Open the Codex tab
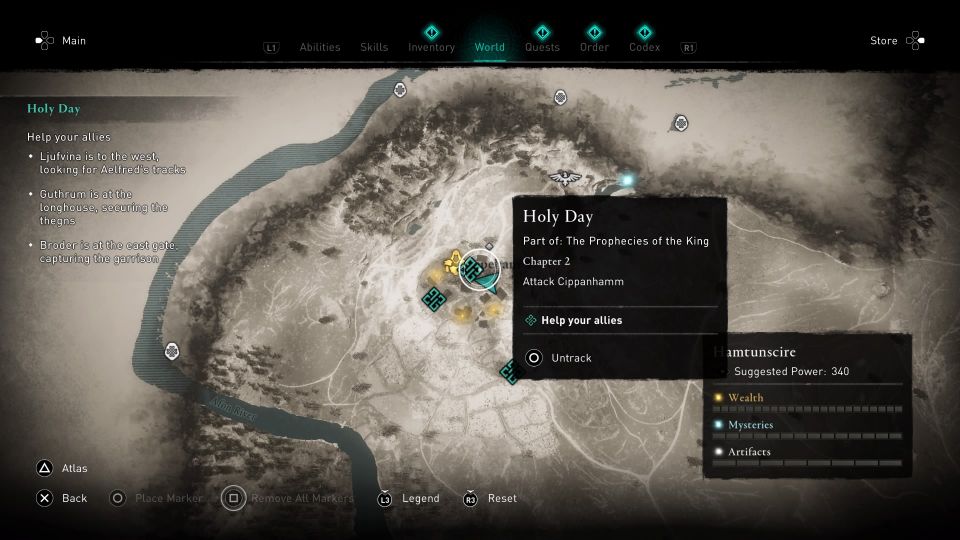 click(644, 47)
